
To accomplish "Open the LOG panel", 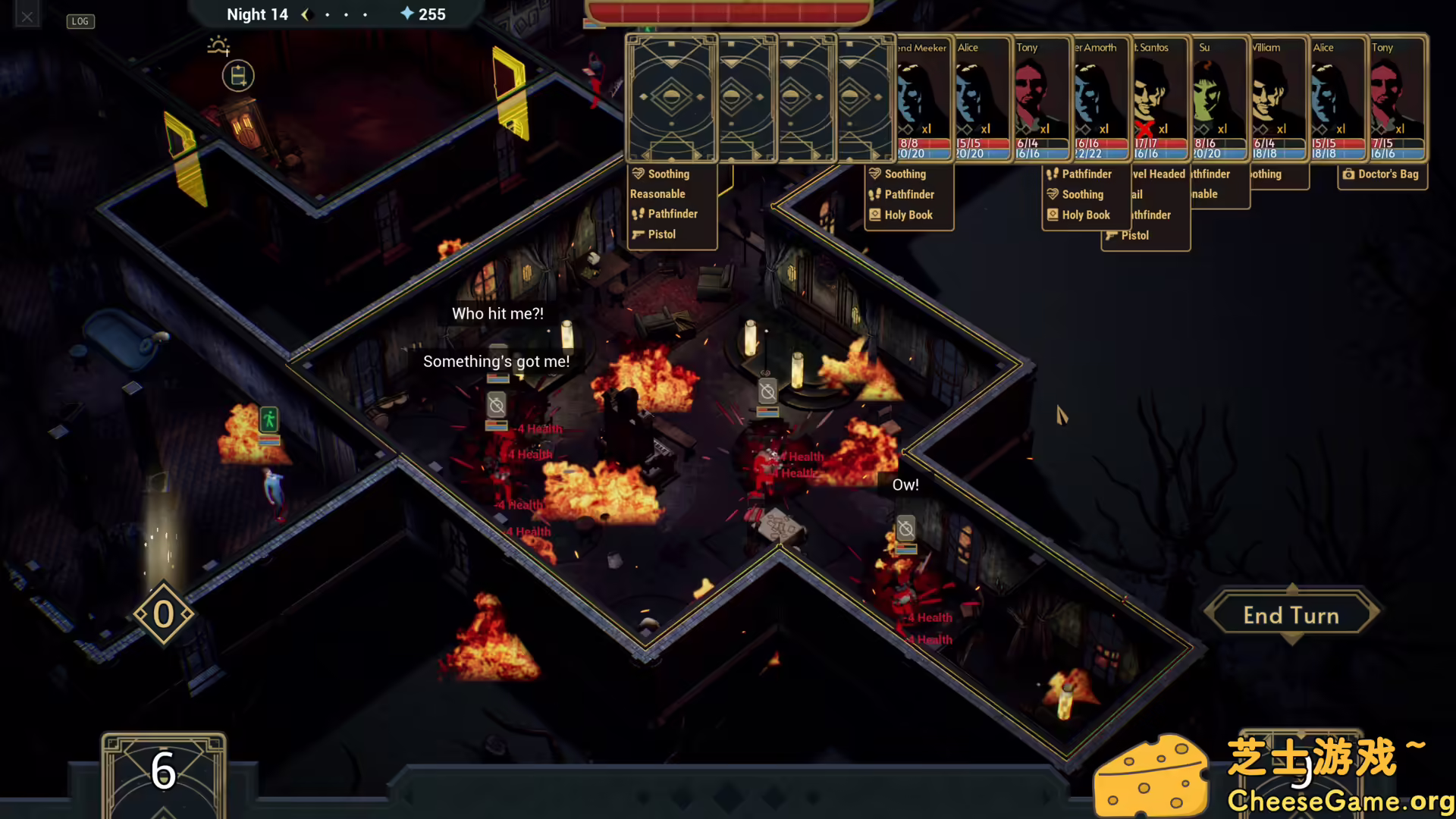I will [x=80, y=21].
